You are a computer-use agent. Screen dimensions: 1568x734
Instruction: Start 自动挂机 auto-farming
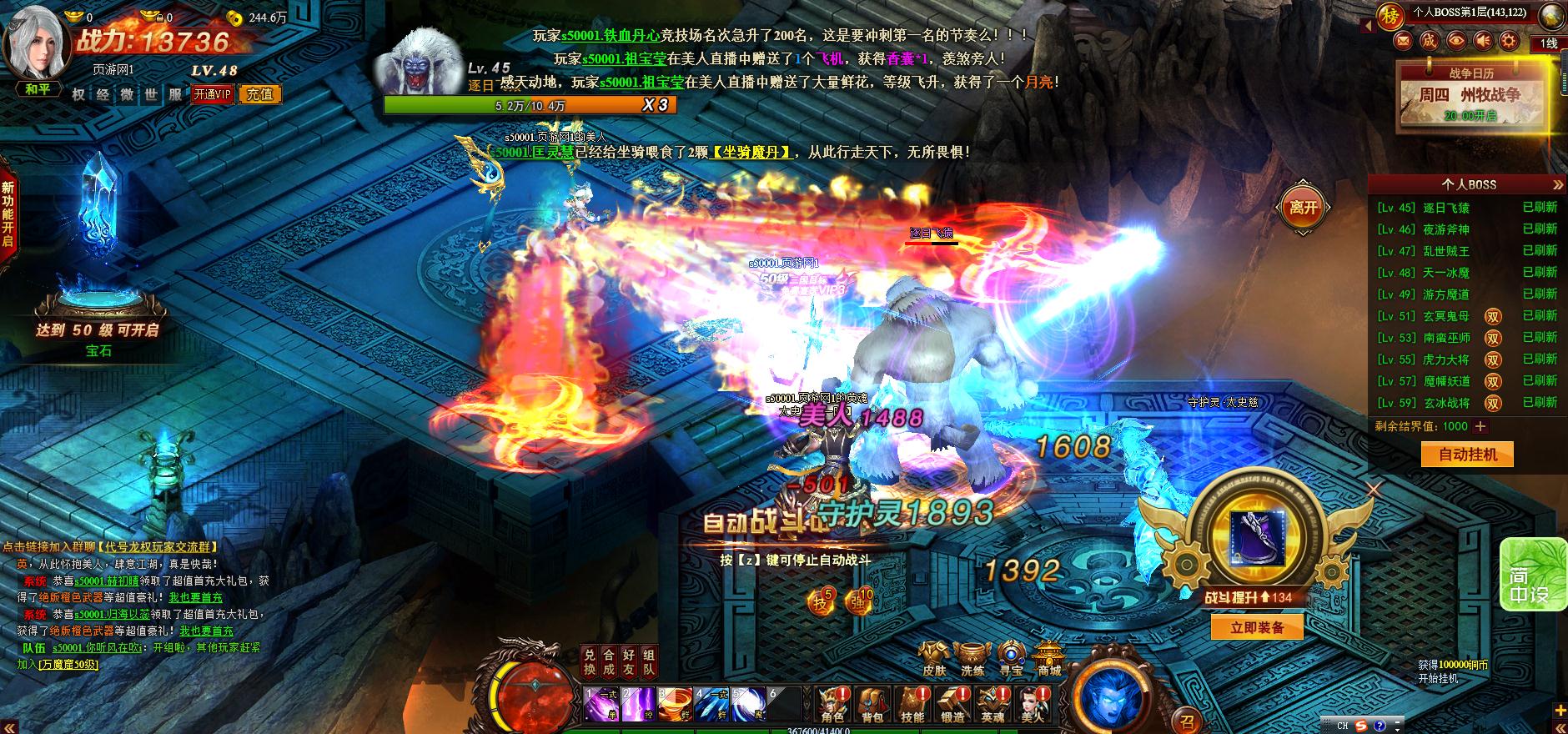coord(1467,455)
